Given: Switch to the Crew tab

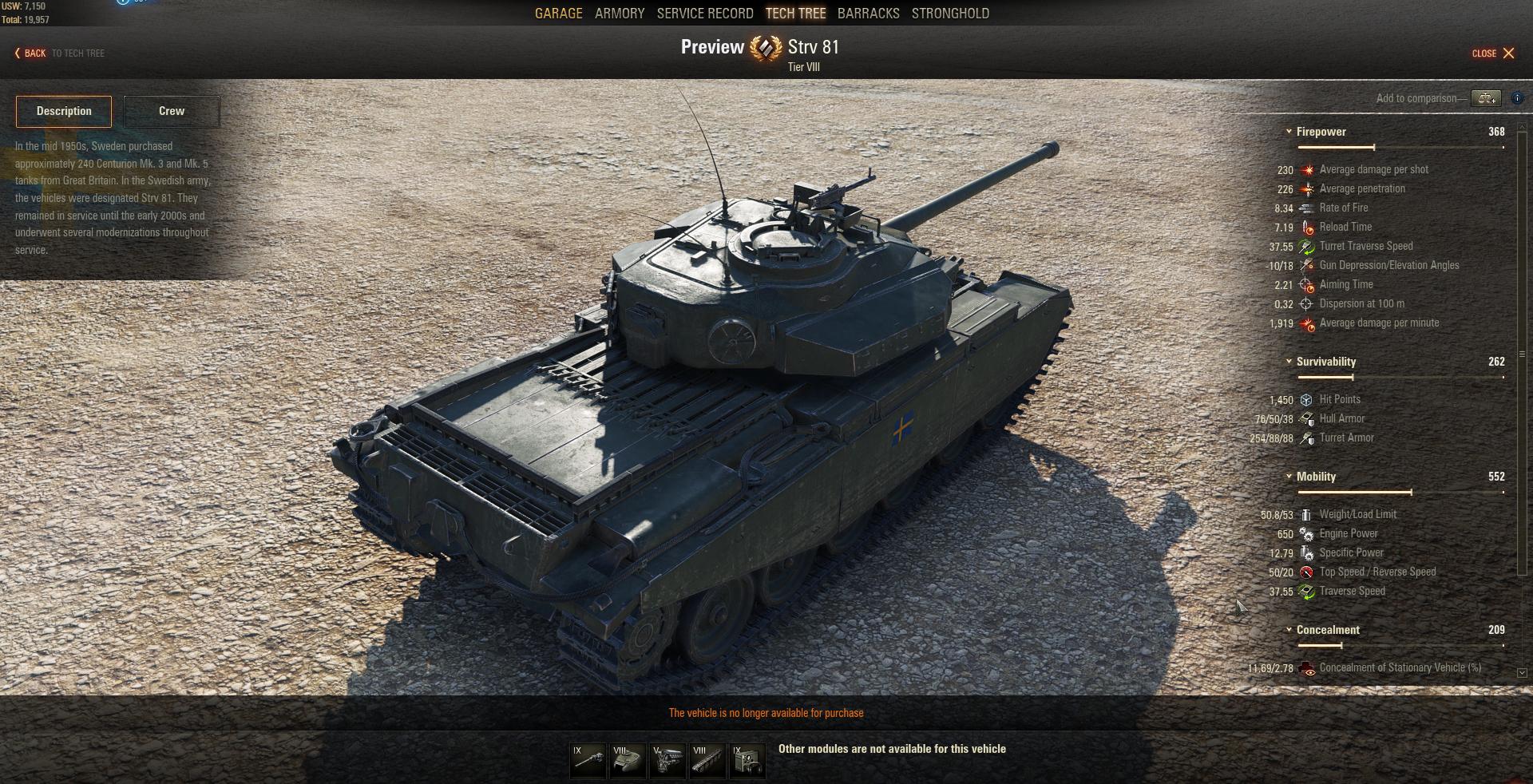Looking at the screenshot, I should pos(172,111).
